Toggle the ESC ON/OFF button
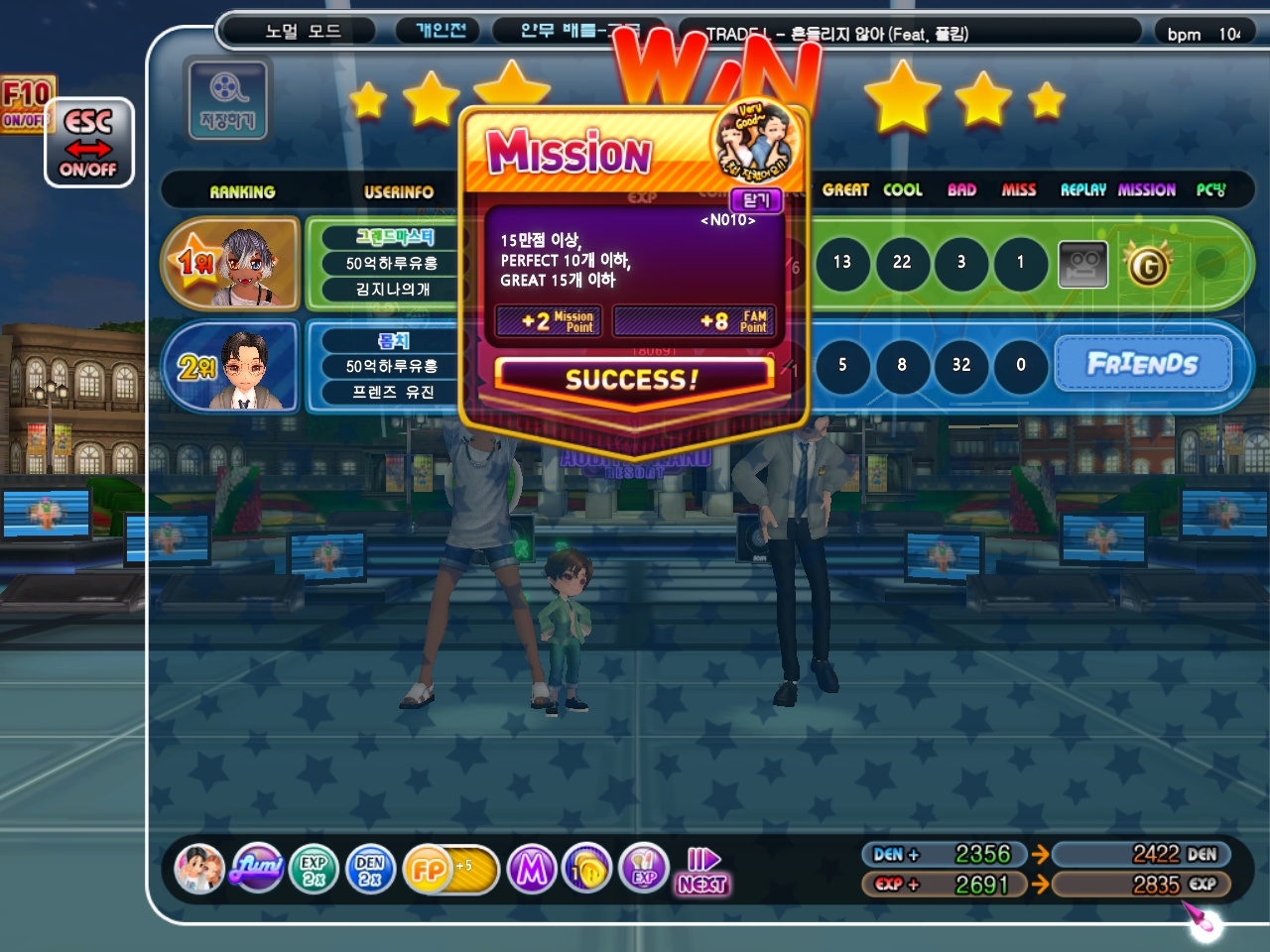The image size is (1270, 952). (x=88, y=143)
